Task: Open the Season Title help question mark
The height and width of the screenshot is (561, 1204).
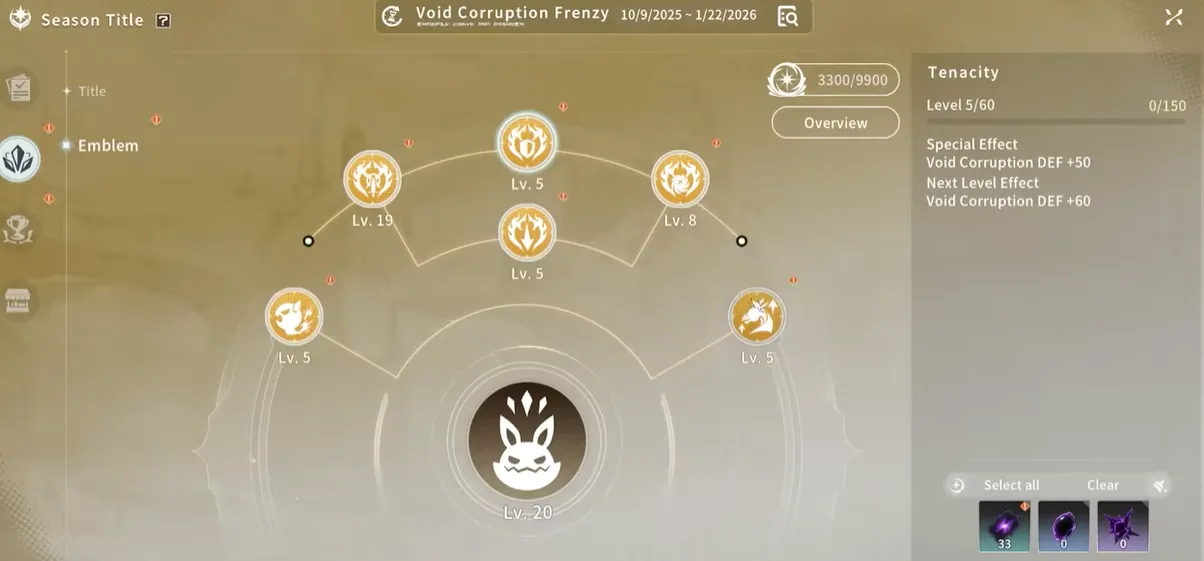Action: click(163, 20)
